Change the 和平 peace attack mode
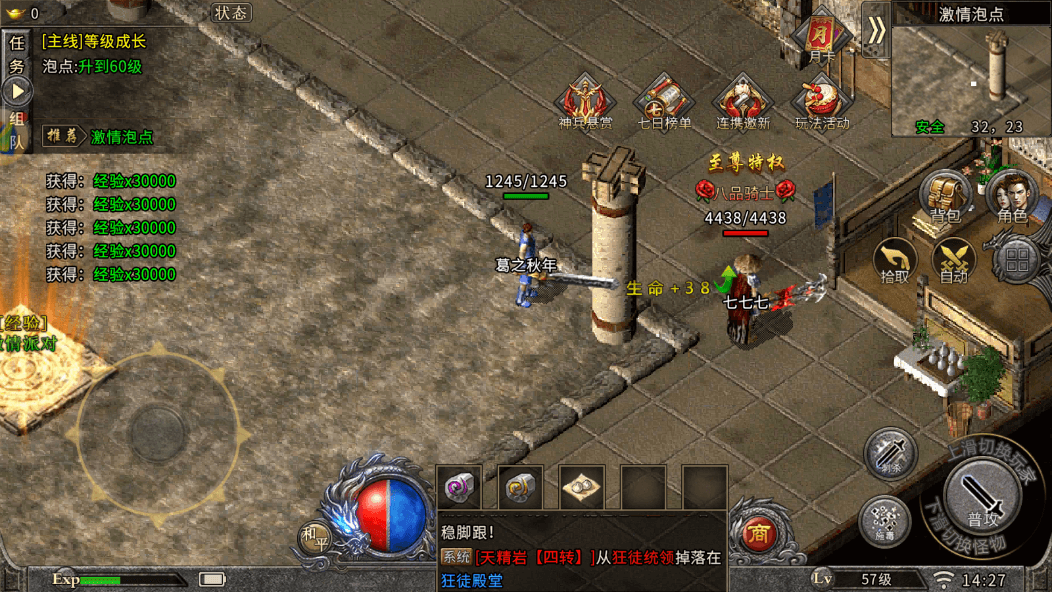The height and width of the screenshot is (592, 1052). point(313,538)
